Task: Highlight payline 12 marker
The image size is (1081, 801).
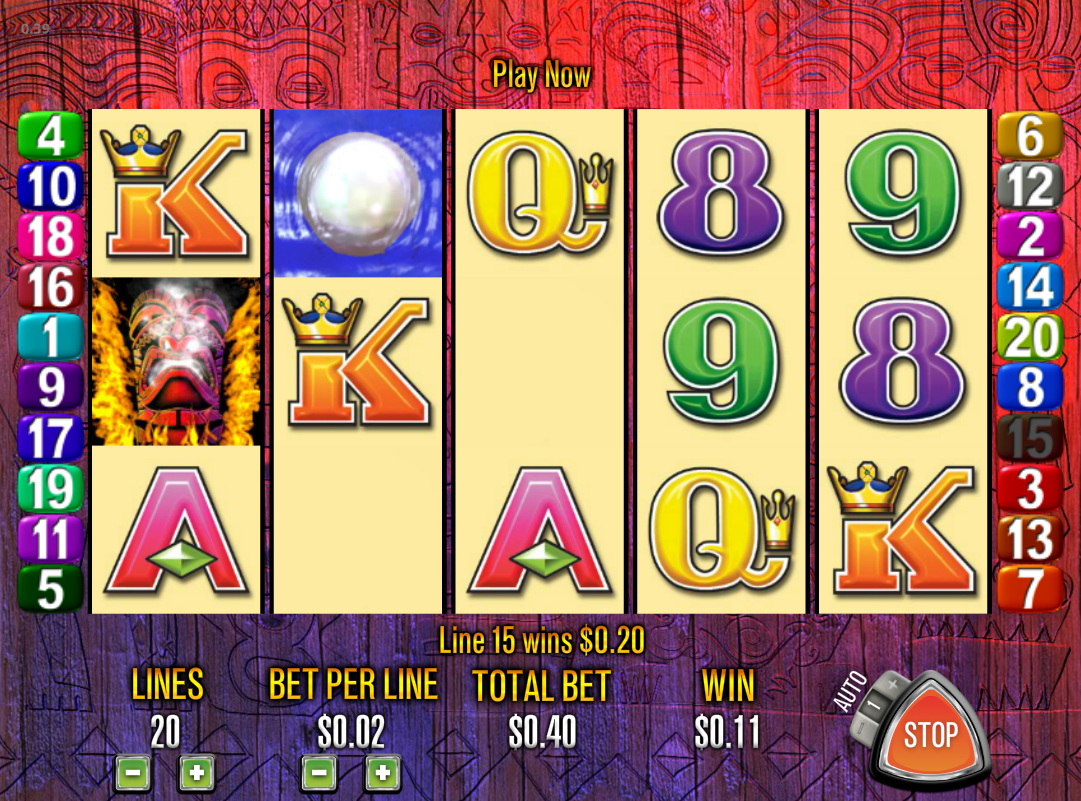Action: [x=1030, y=186]
